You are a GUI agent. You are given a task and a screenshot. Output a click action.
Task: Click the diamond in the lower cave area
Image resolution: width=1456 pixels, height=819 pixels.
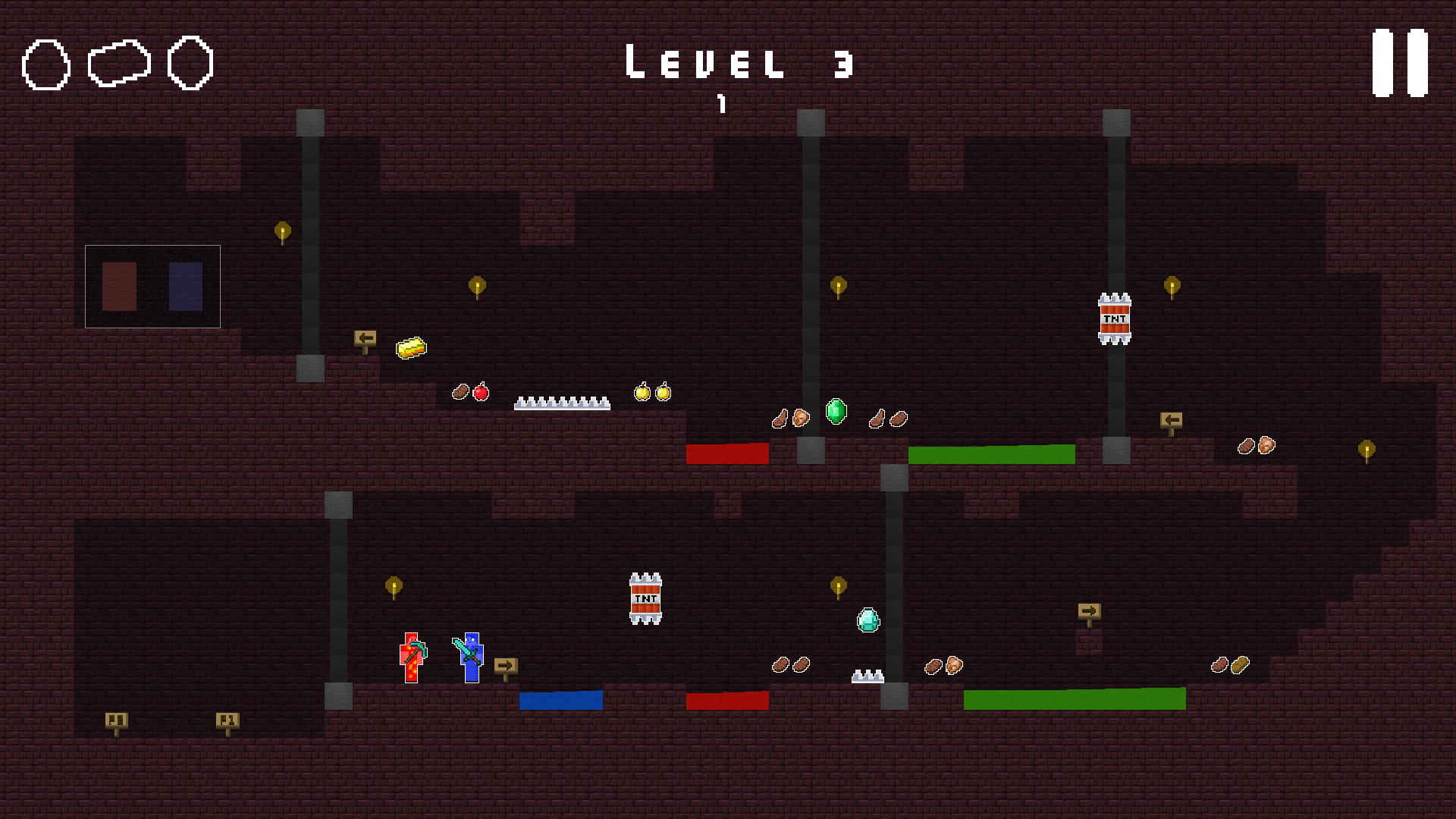868,621
